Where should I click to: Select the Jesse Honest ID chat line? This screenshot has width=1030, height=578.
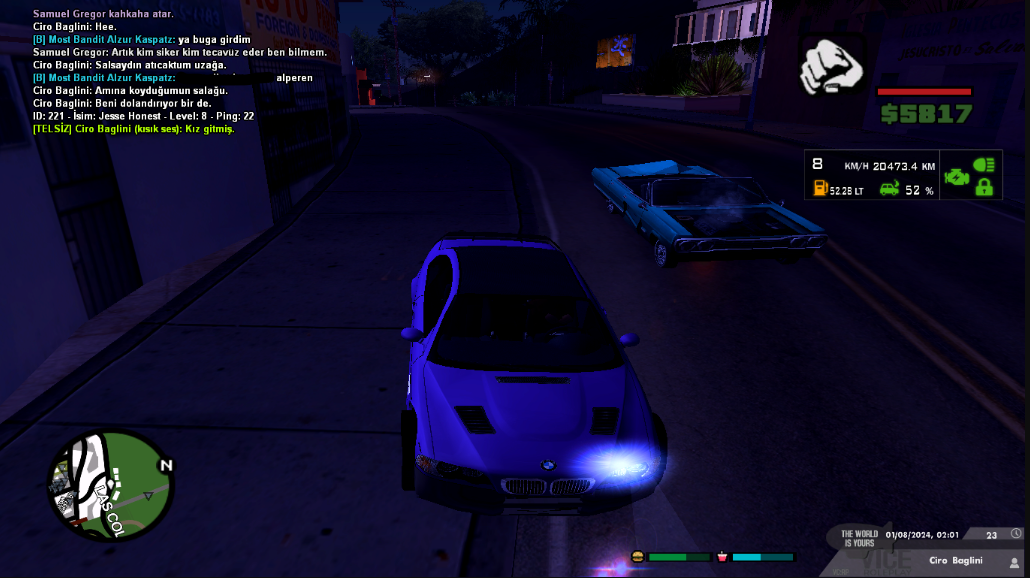[x=143, y=116]
